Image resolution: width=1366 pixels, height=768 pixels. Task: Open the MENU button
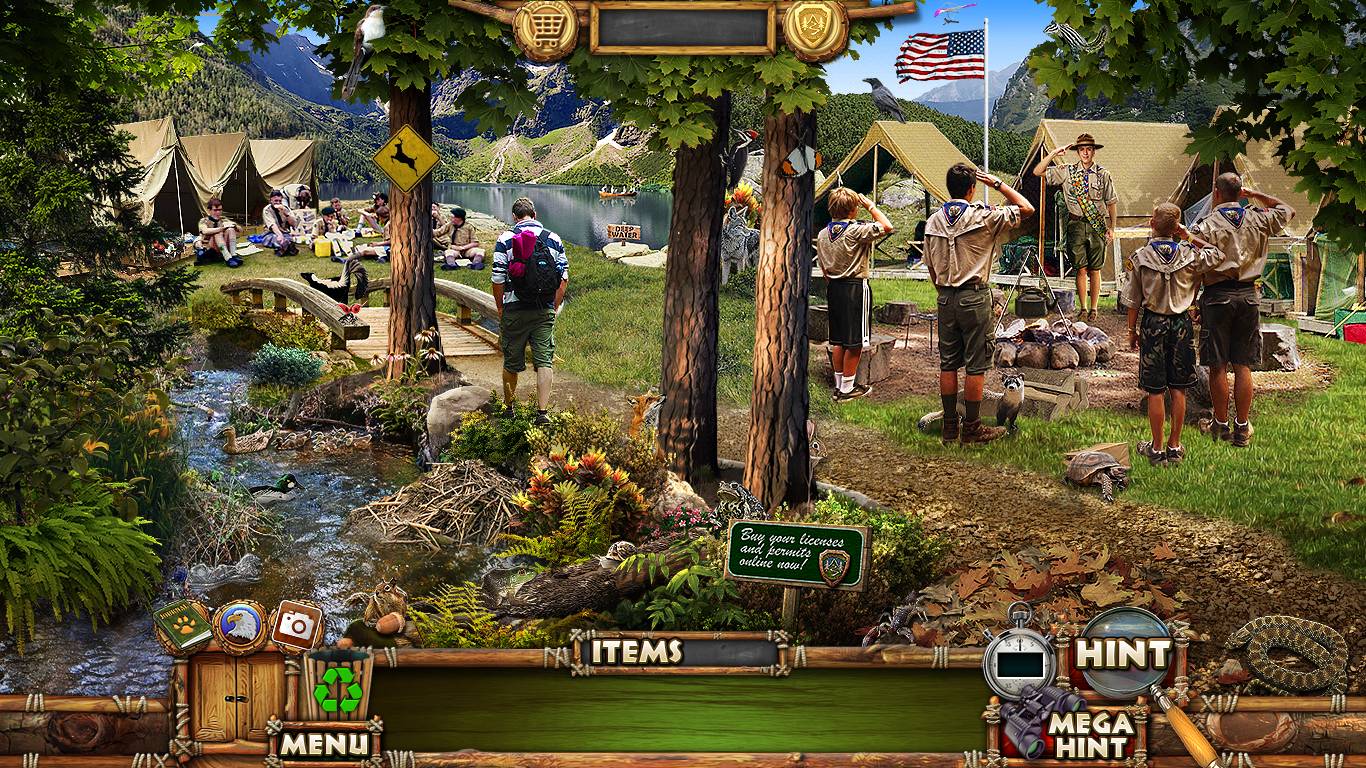click(324, 744)
